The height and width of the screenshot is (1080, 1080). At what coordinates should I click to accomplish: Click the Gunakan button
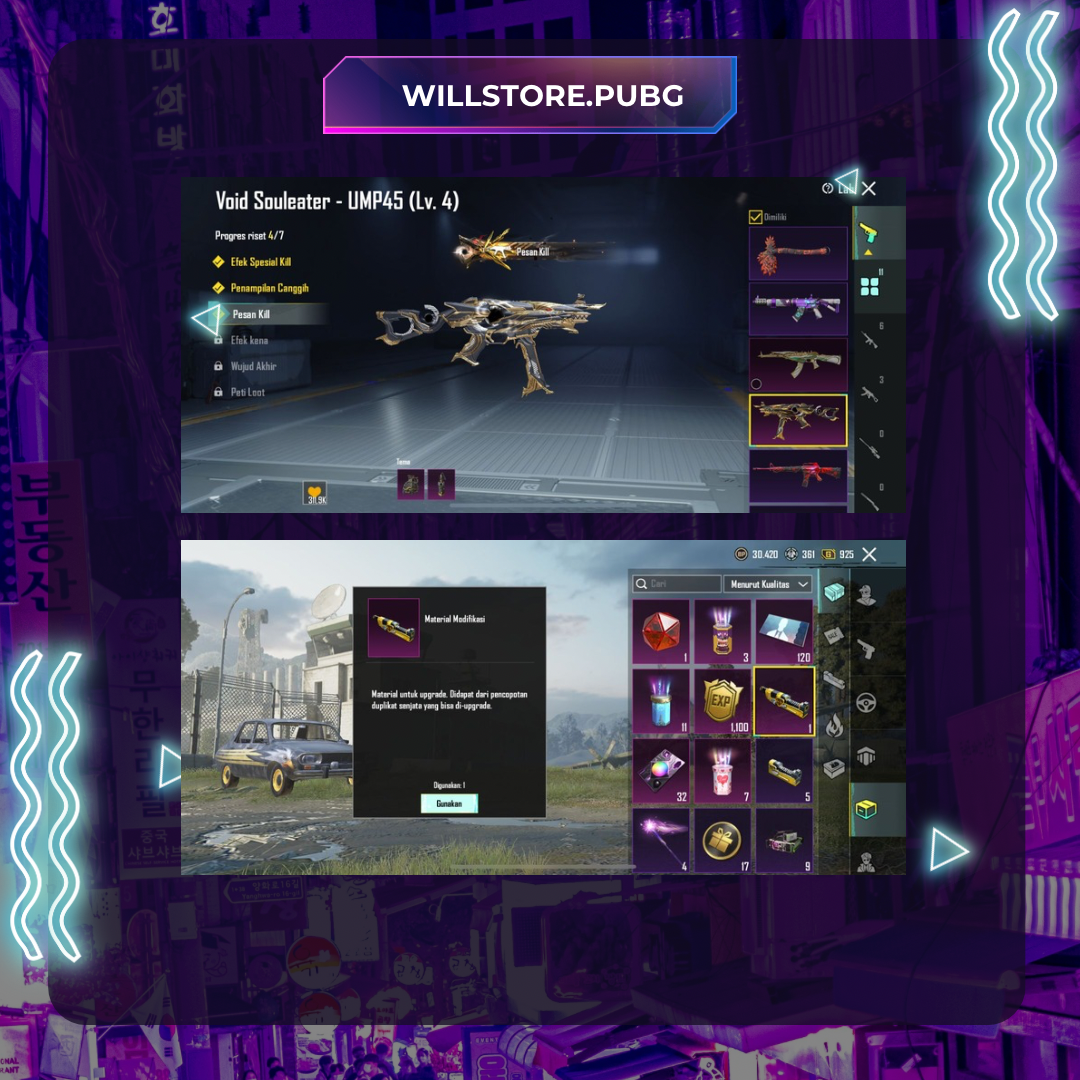449,803
